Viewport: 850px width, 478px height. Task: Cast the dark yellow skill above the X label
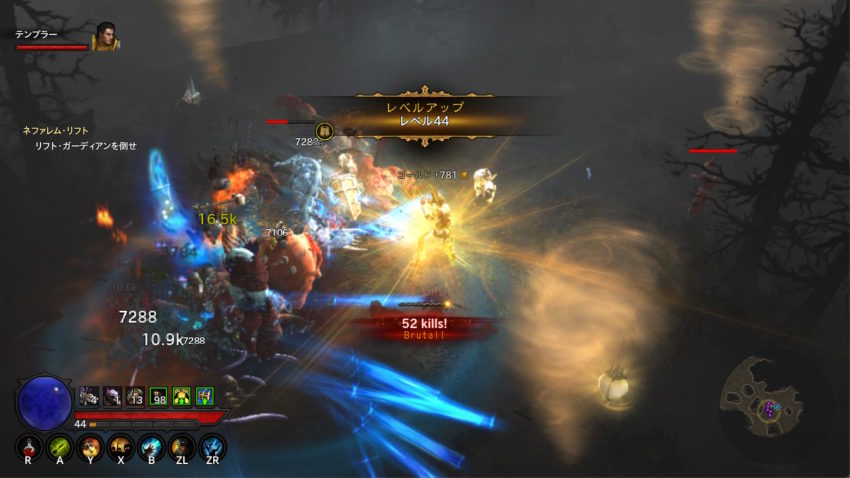click(x=121, y=446)
